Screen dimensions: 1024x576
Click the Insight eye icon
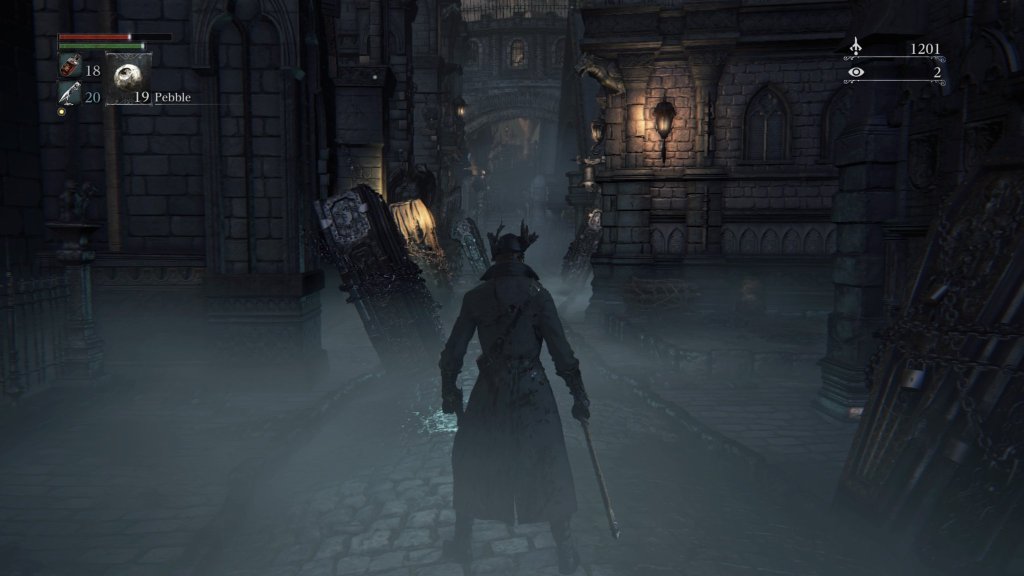coord(855,72)
